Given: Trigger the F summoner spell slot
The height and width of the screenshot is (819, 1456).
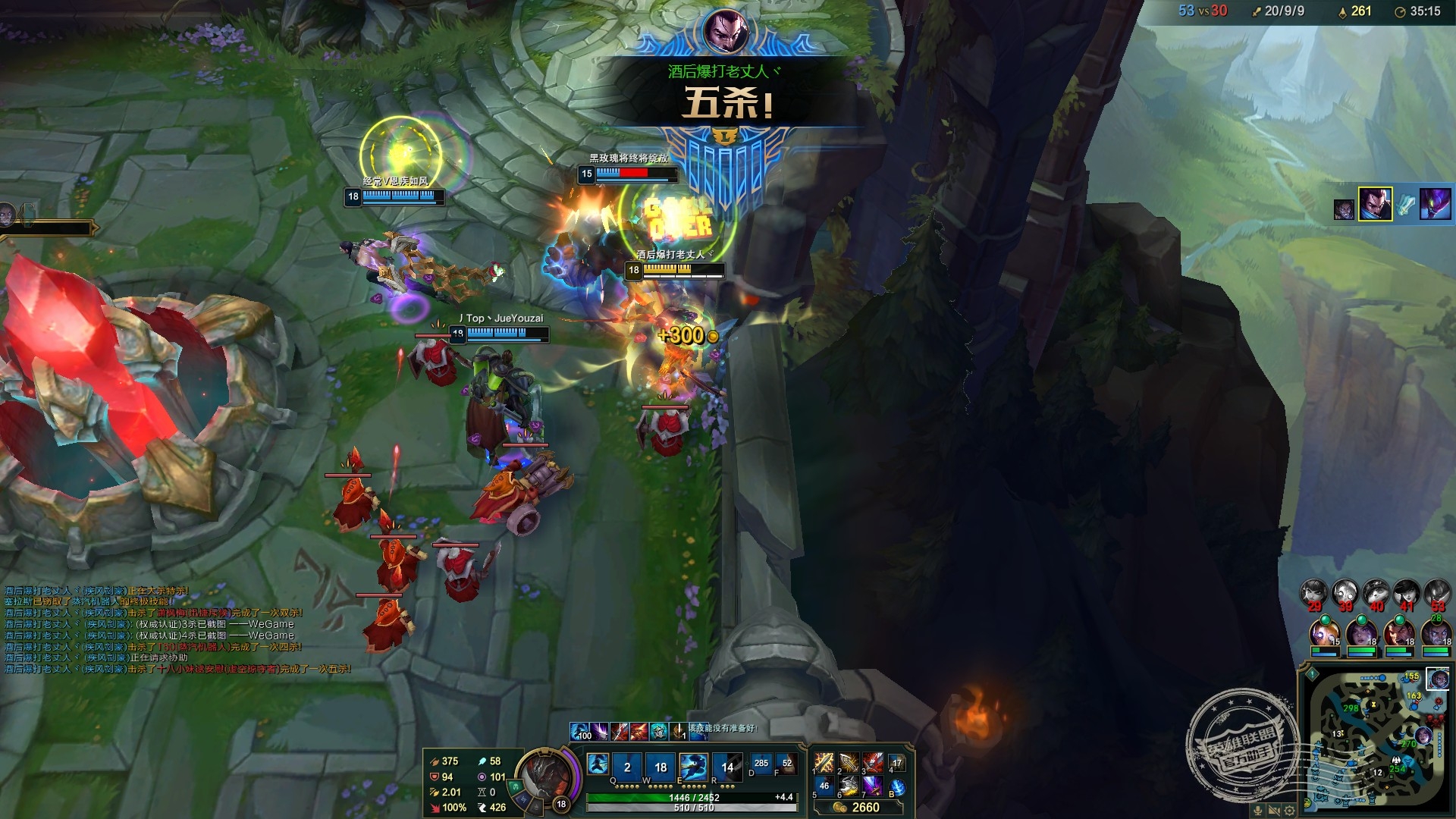Looking at the screenshot, I should [786, 764].
